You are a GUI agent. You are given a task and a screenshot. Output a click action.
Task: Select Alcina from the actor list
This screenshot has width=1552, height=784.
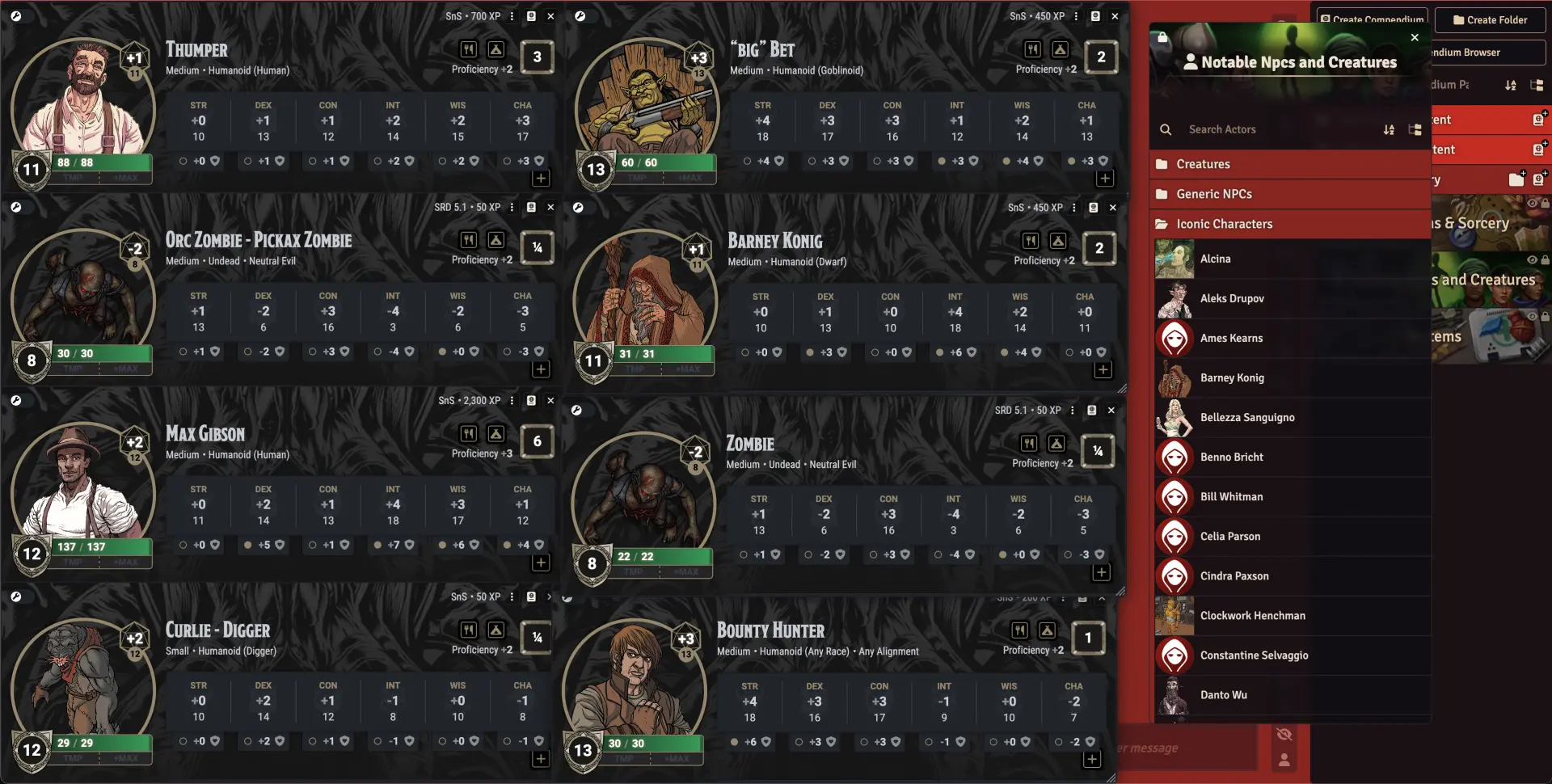(x=1215, y=259)
